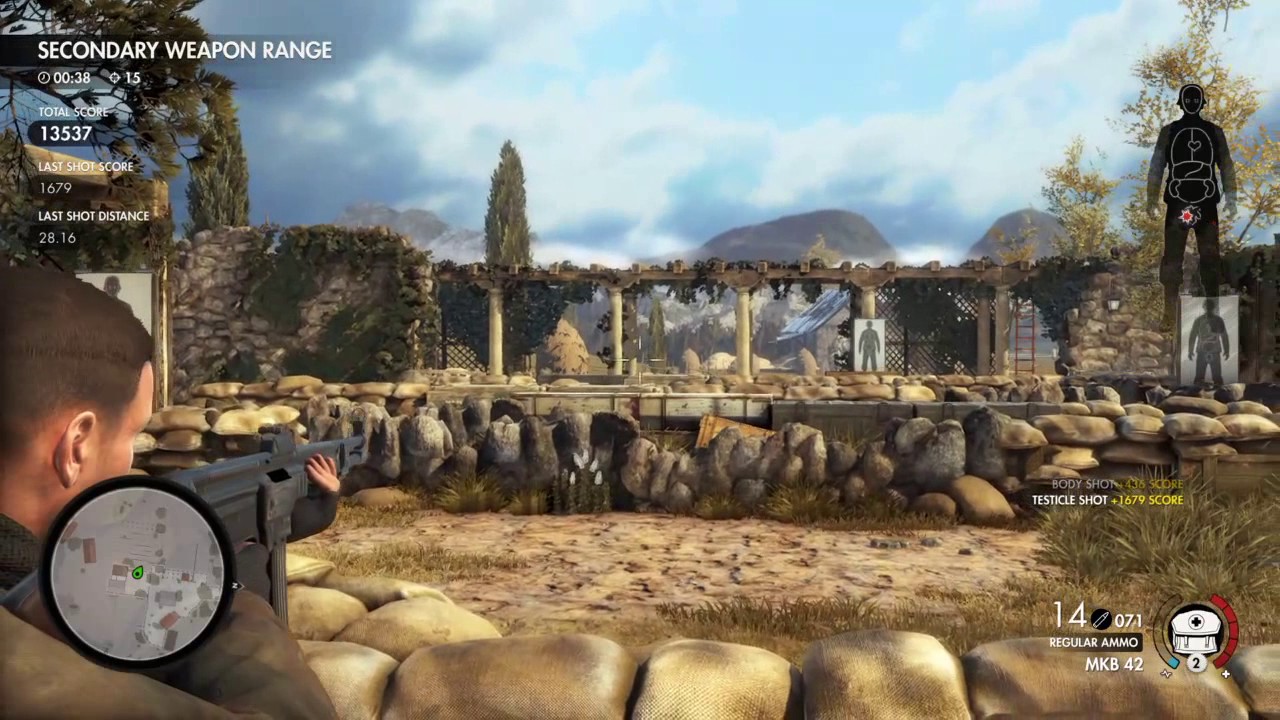Click the plus icon beside the health arc

[x=1226, y=673]
